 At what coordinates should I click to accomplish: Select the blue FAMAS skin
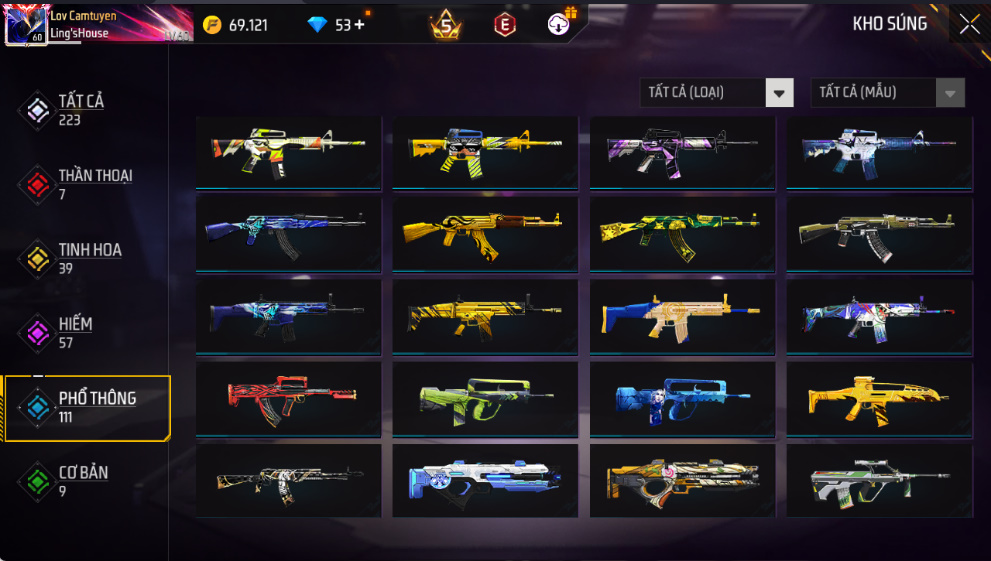click(x=681, y=398)
